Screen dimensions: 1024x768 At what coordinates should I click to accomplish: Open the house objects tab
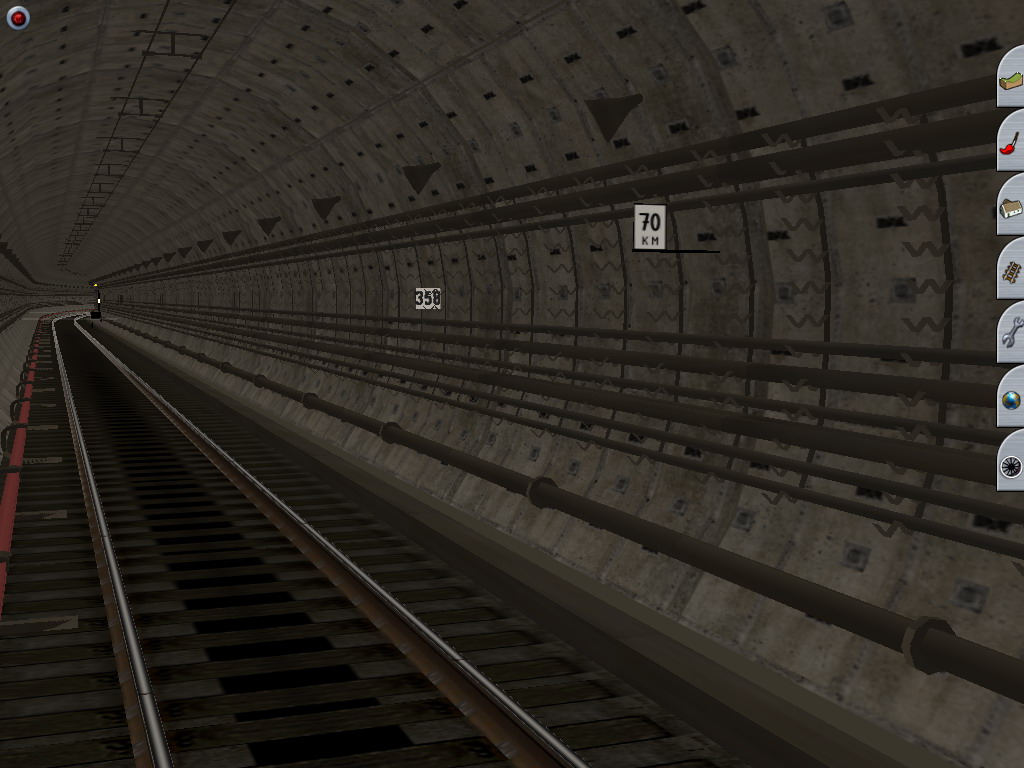[1011, 206]
